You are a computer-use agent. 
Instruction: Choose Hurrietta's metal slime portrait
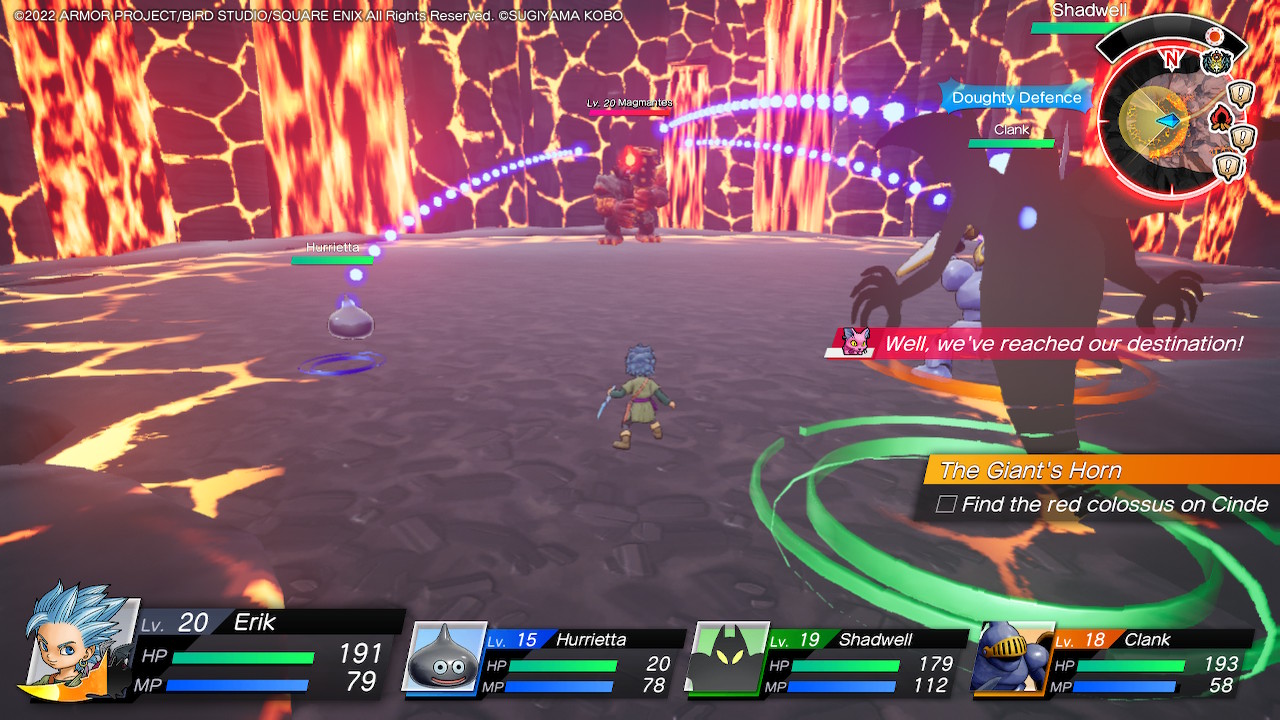click(444, 657)
